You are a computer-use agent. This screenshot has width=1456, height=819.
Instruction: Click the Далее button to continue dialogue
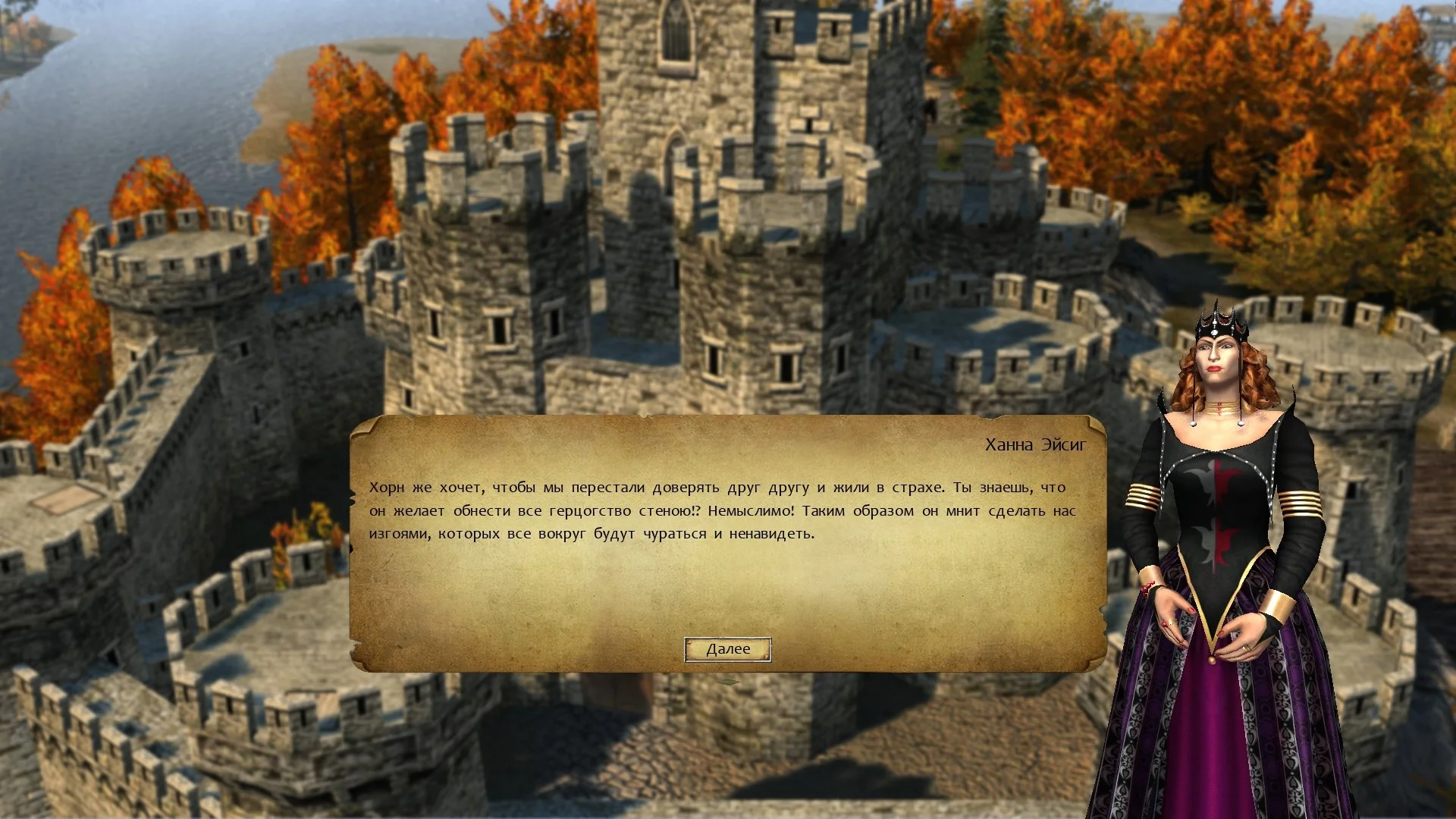click(727, 648)
